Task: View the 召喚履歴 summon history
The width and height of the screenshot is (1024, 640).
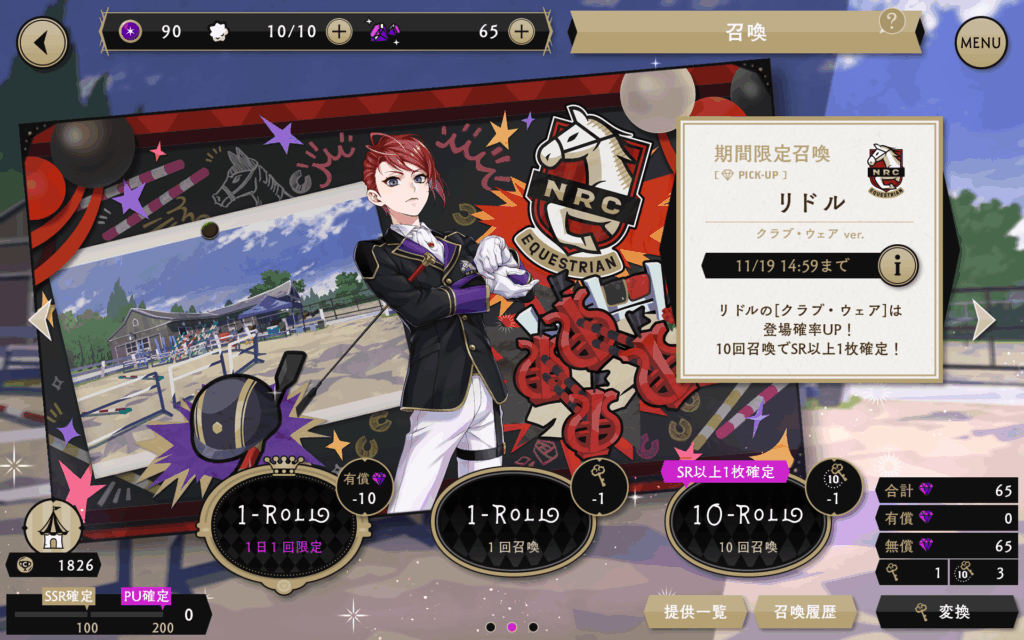Action: tap(797, 612)
